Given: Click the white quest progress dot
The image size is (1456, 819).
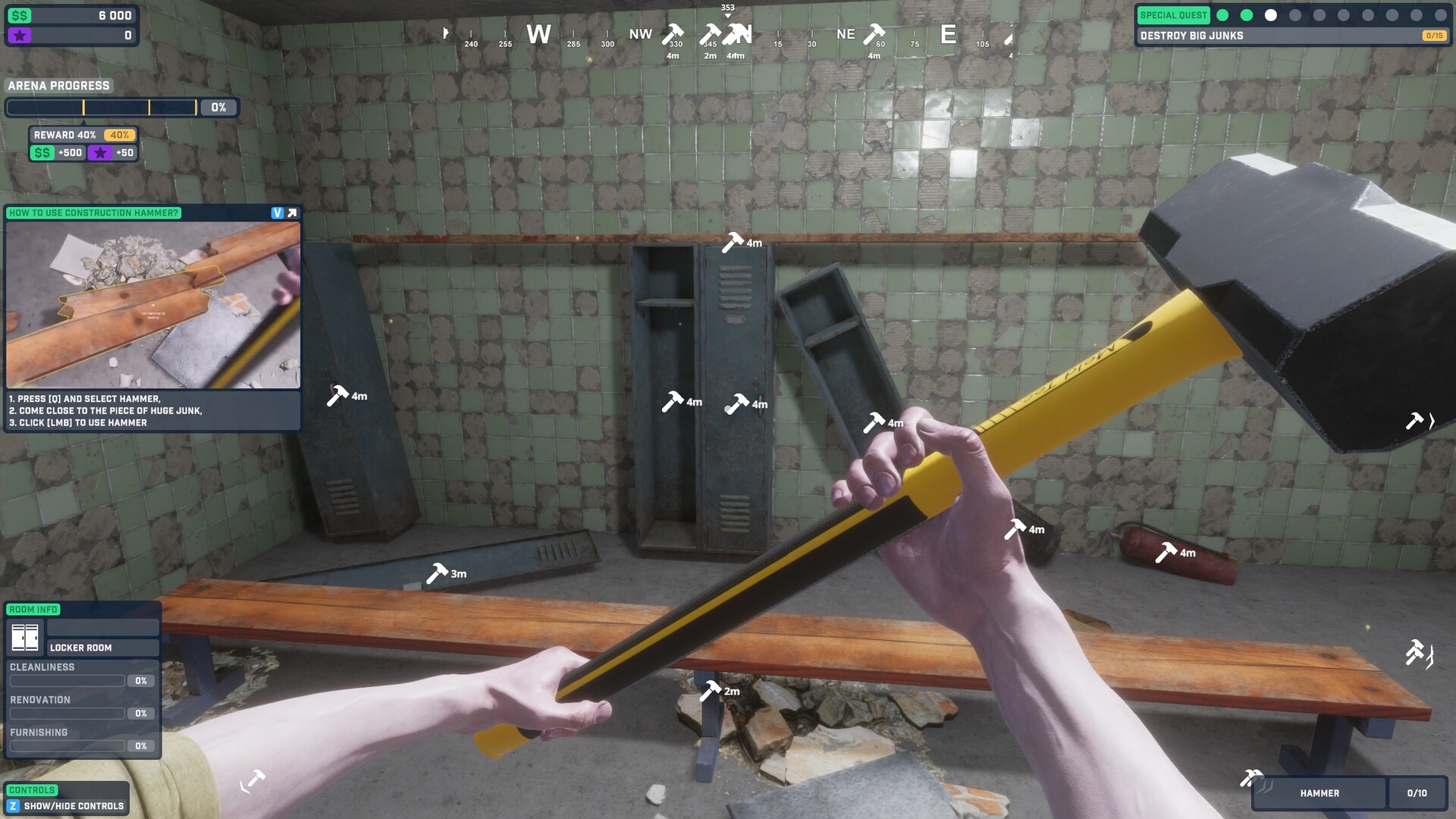Looking at the screenshot, I should pos(1269,13).
